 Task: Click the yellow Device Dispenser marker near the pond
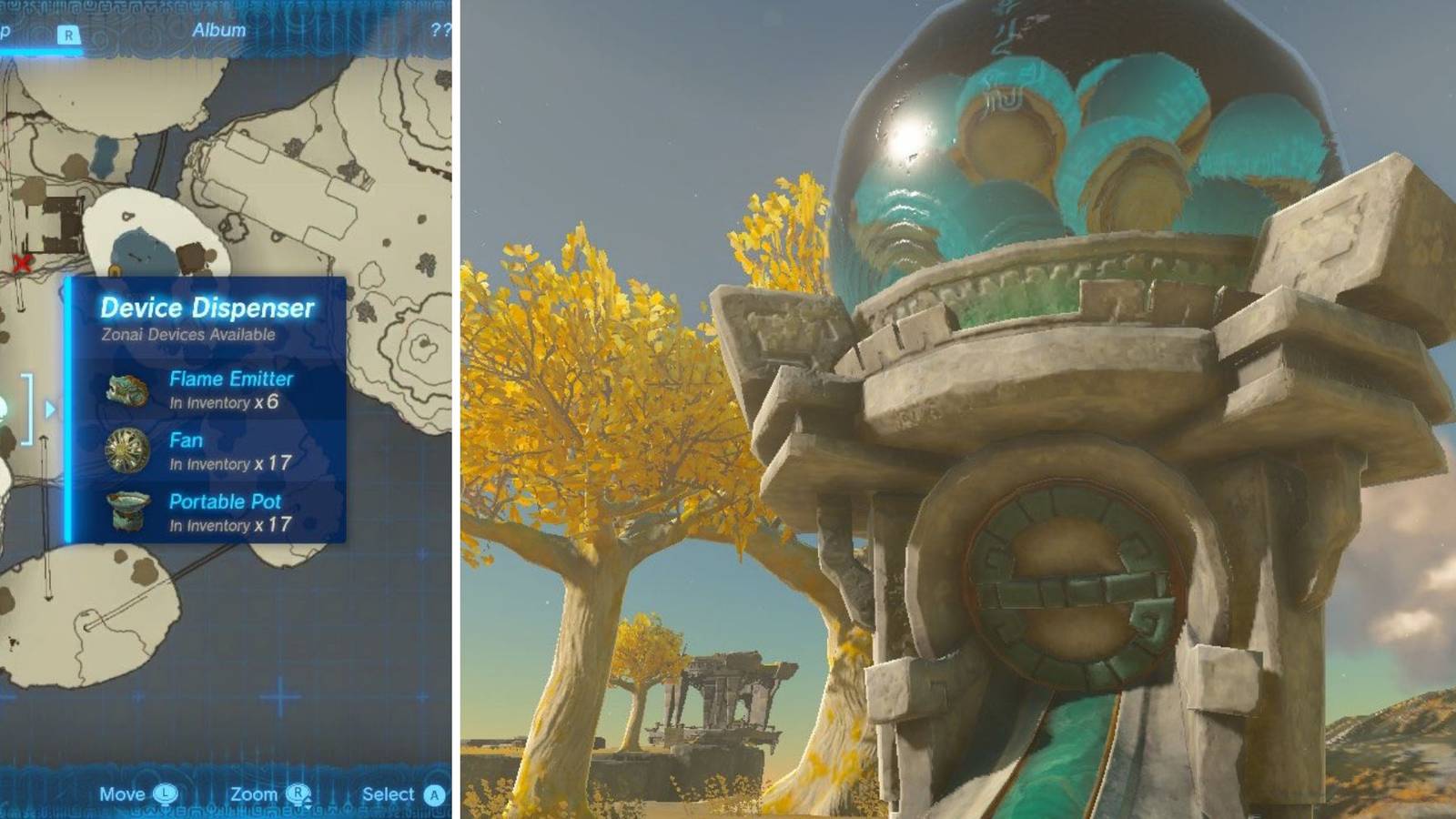(115, 270)
